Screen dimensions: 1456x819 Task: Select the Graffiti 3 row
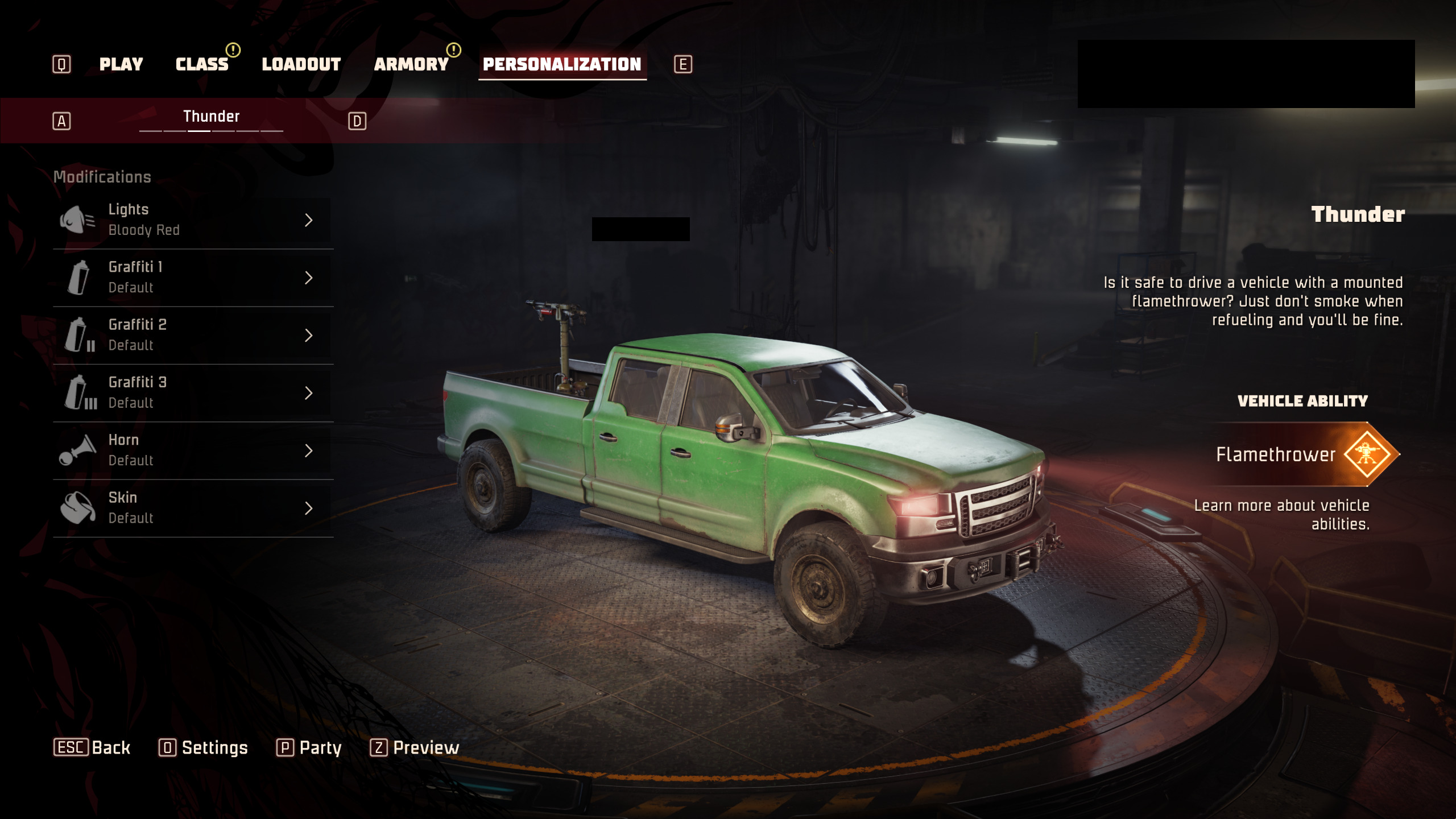tap(192, 393)
